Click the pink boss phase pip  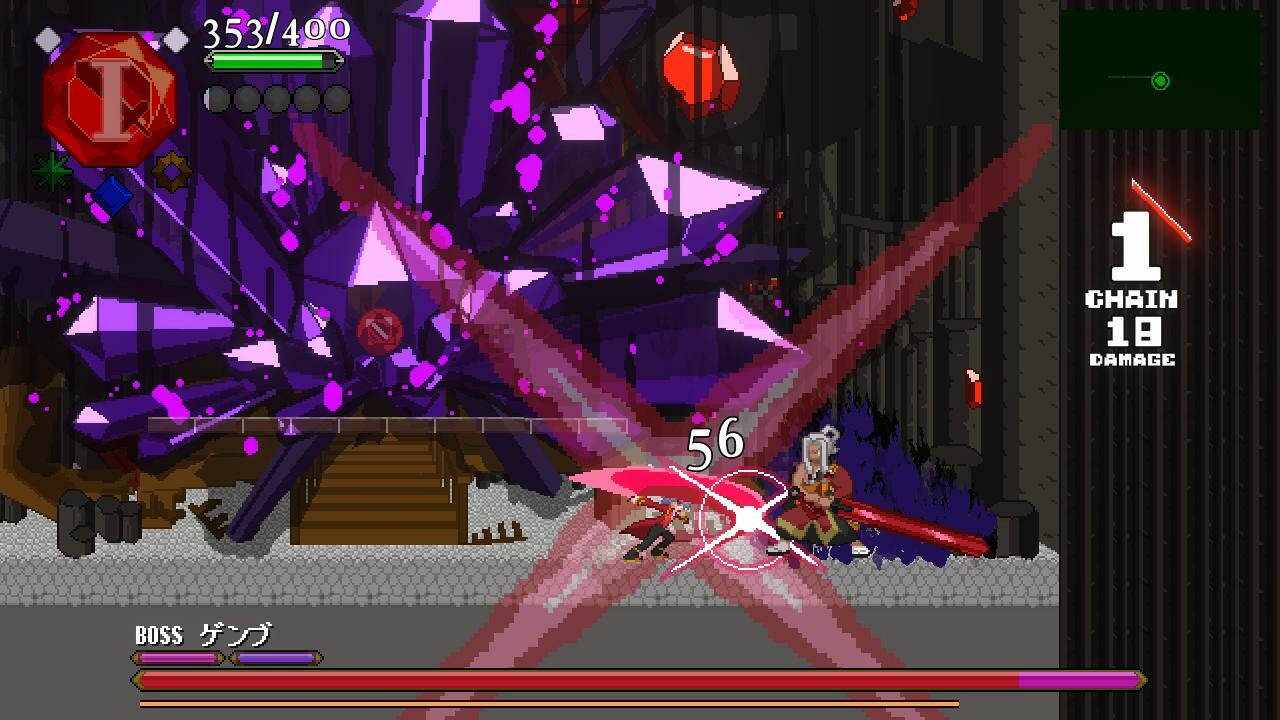[x=175, y=658]
